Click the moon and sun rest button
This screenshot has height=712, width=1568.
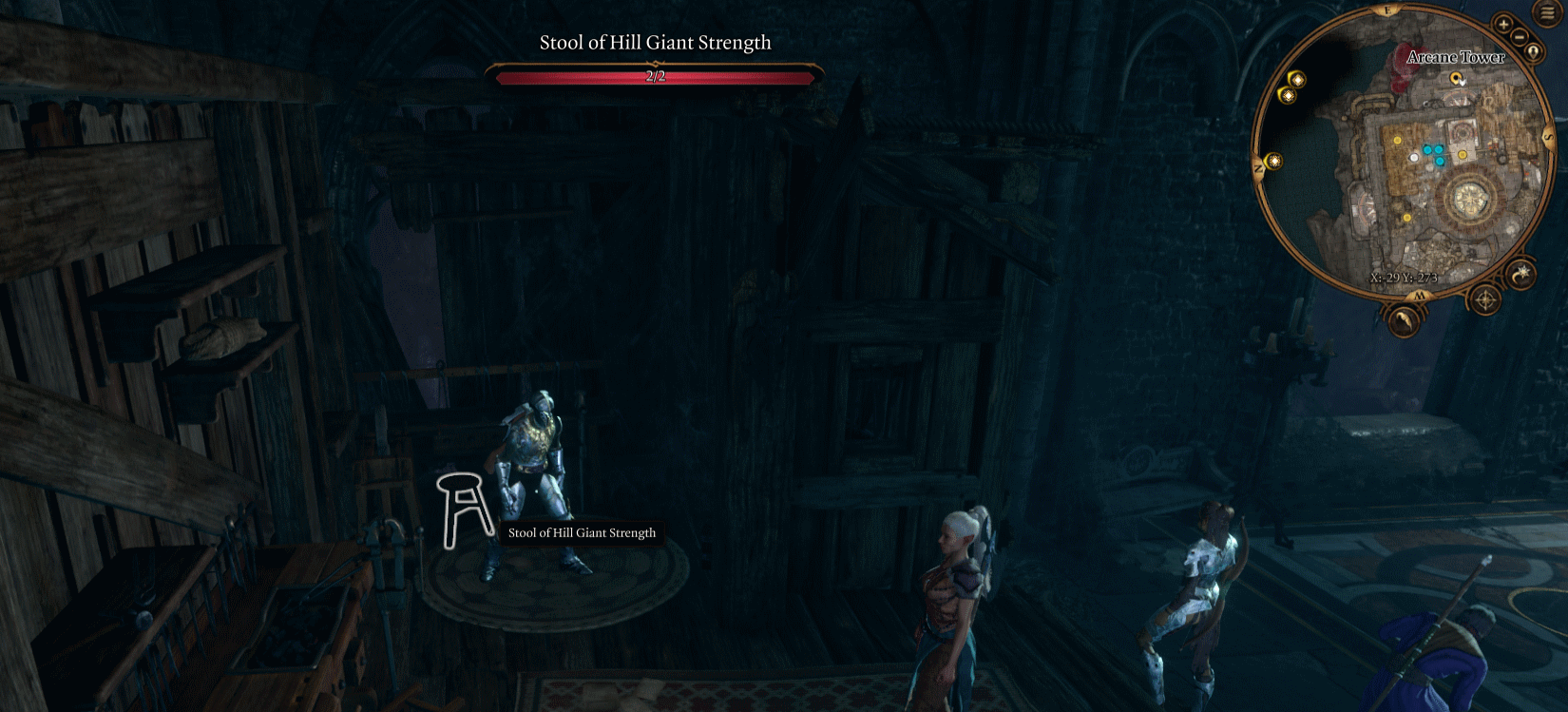tap(1520, 274)
